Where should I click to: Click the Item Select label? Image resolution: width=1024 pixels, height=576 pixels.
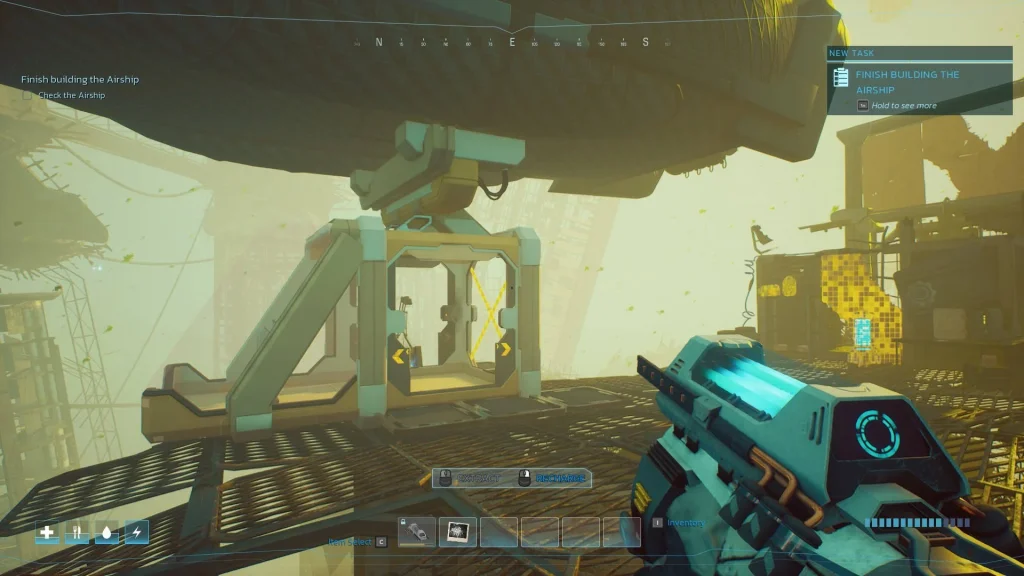351,542
